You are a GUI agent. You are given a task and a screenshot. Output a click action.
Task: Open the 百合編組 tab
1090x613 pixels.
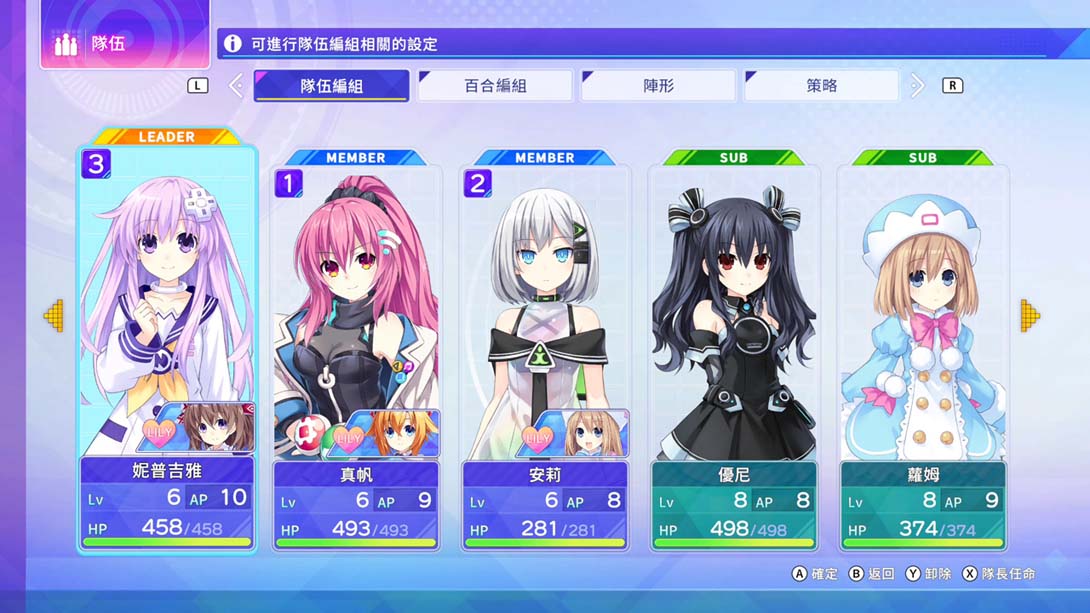(x=495, y=86)
